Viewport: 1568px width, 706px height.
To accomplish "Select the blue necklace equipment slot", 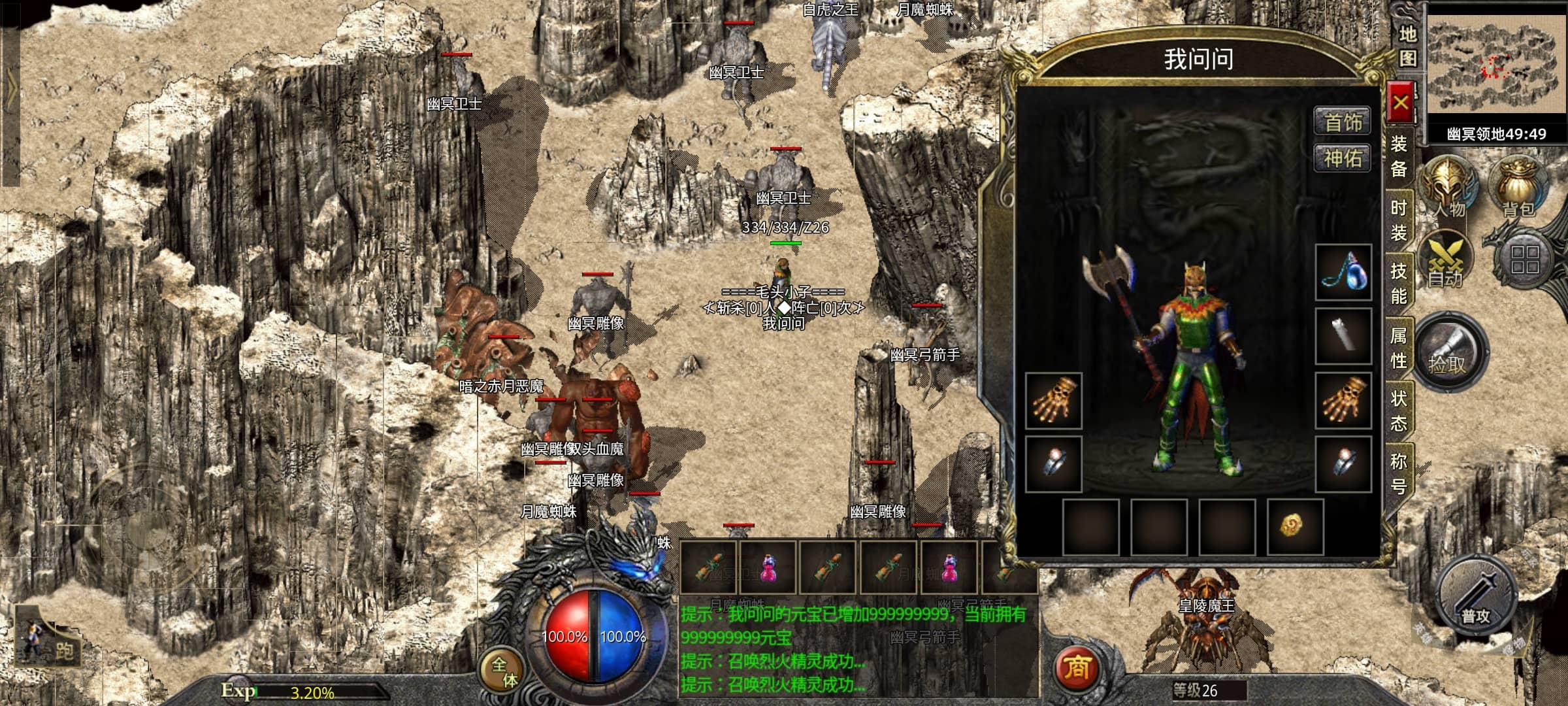I will pos(1343,273).
